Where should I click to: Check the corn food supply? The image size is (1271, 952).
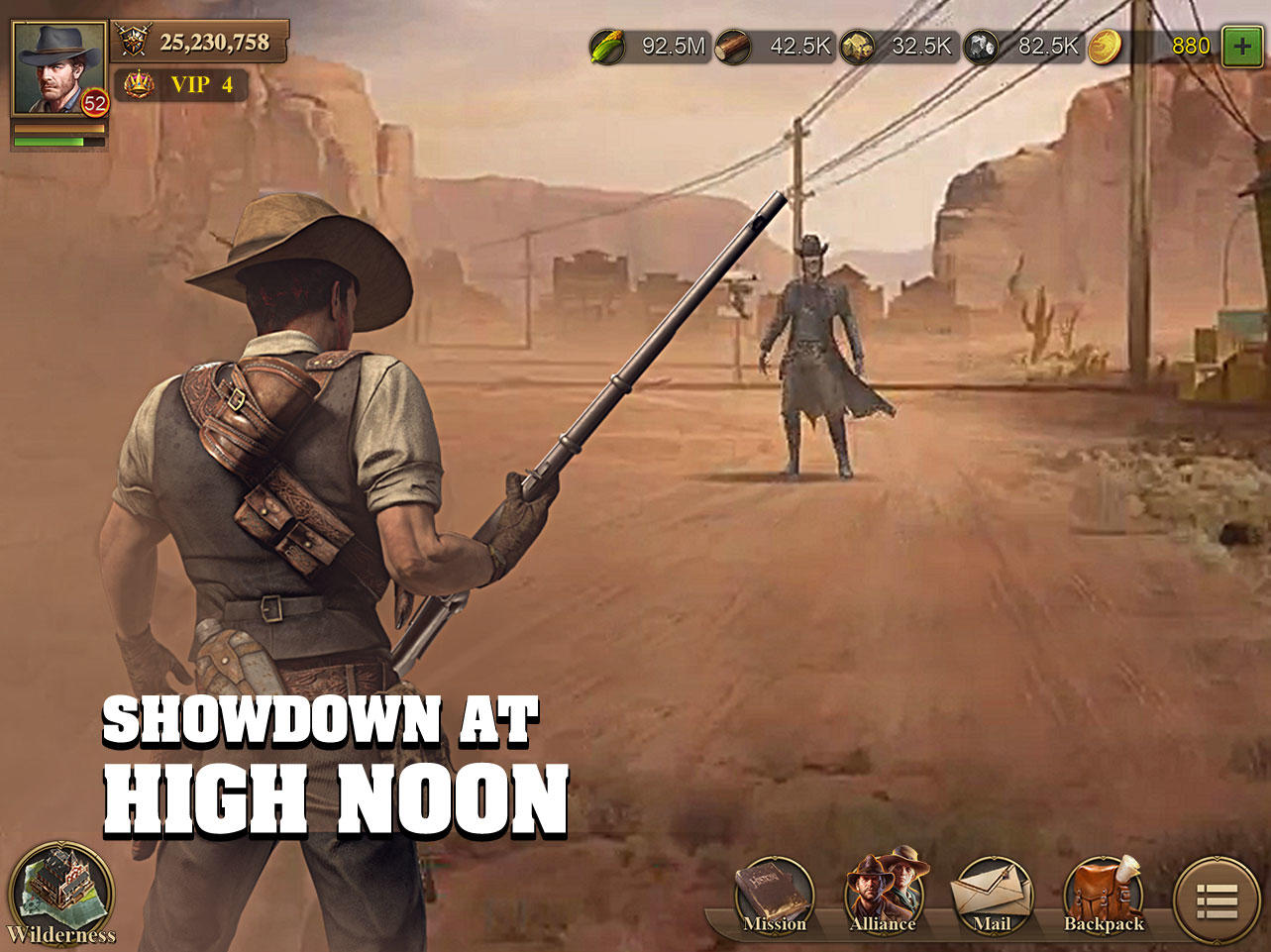[654, 45]
